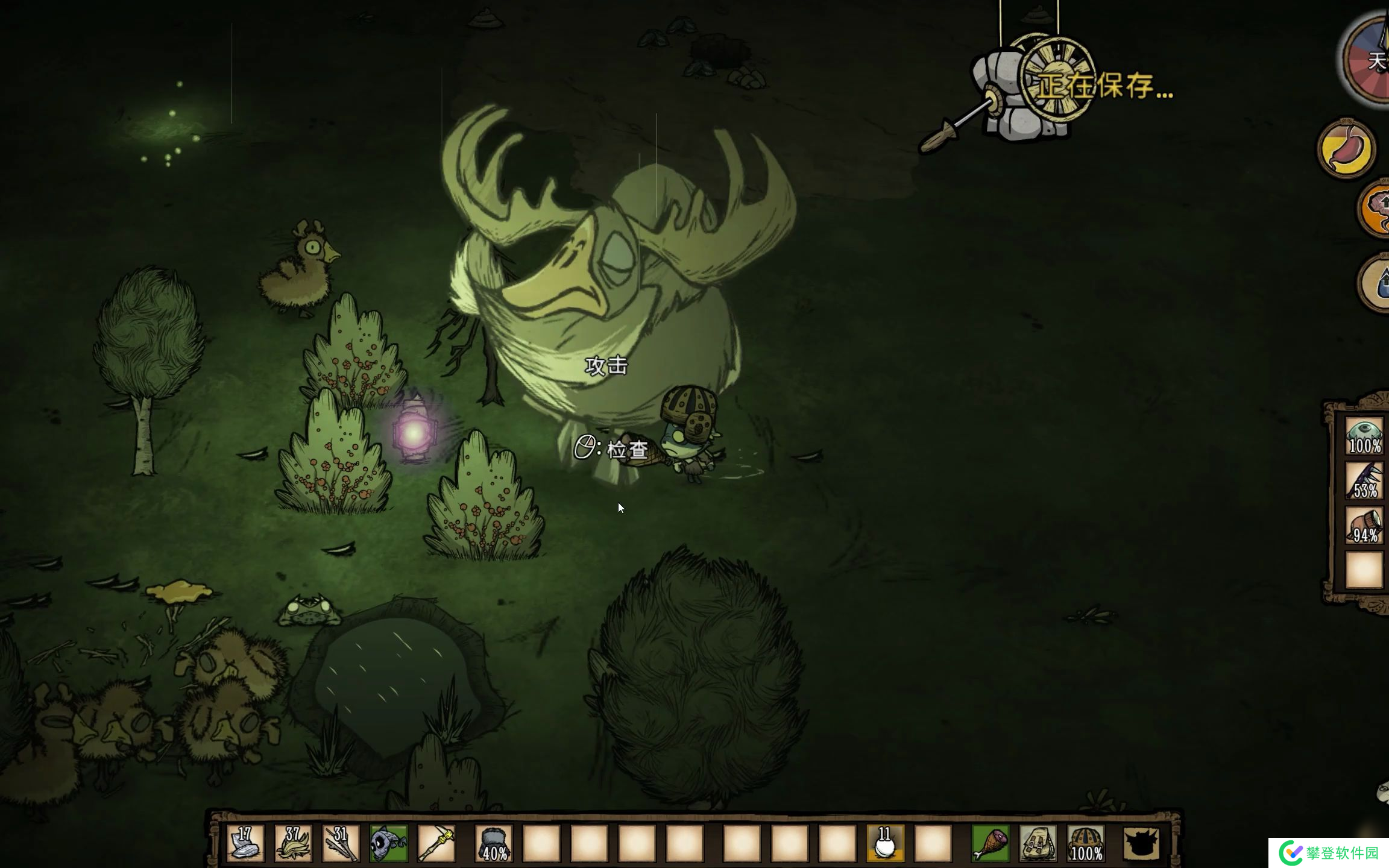The width and height of the screenshot is (1389, 868).
Task: Click the dark silhouette slot after the helmet
Action: coord(1141,843)
